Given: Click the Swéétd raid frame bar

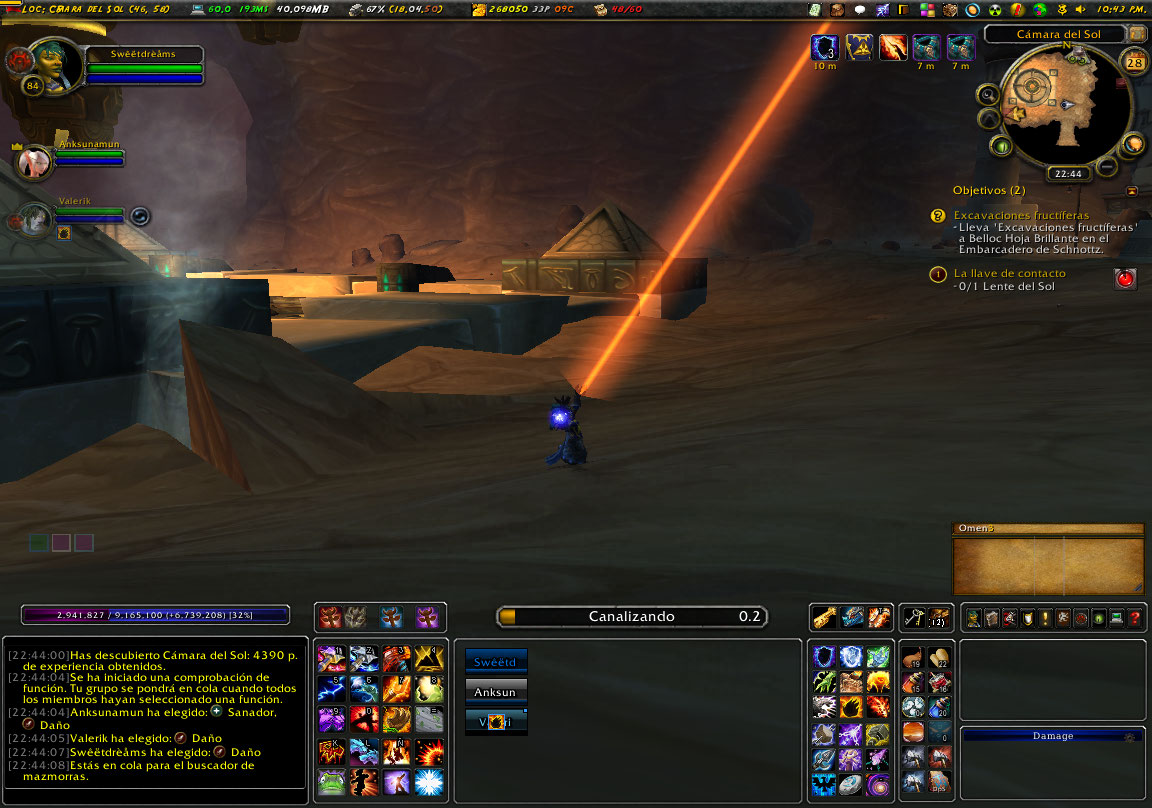Looking at the screenshot, I should 496,661.
